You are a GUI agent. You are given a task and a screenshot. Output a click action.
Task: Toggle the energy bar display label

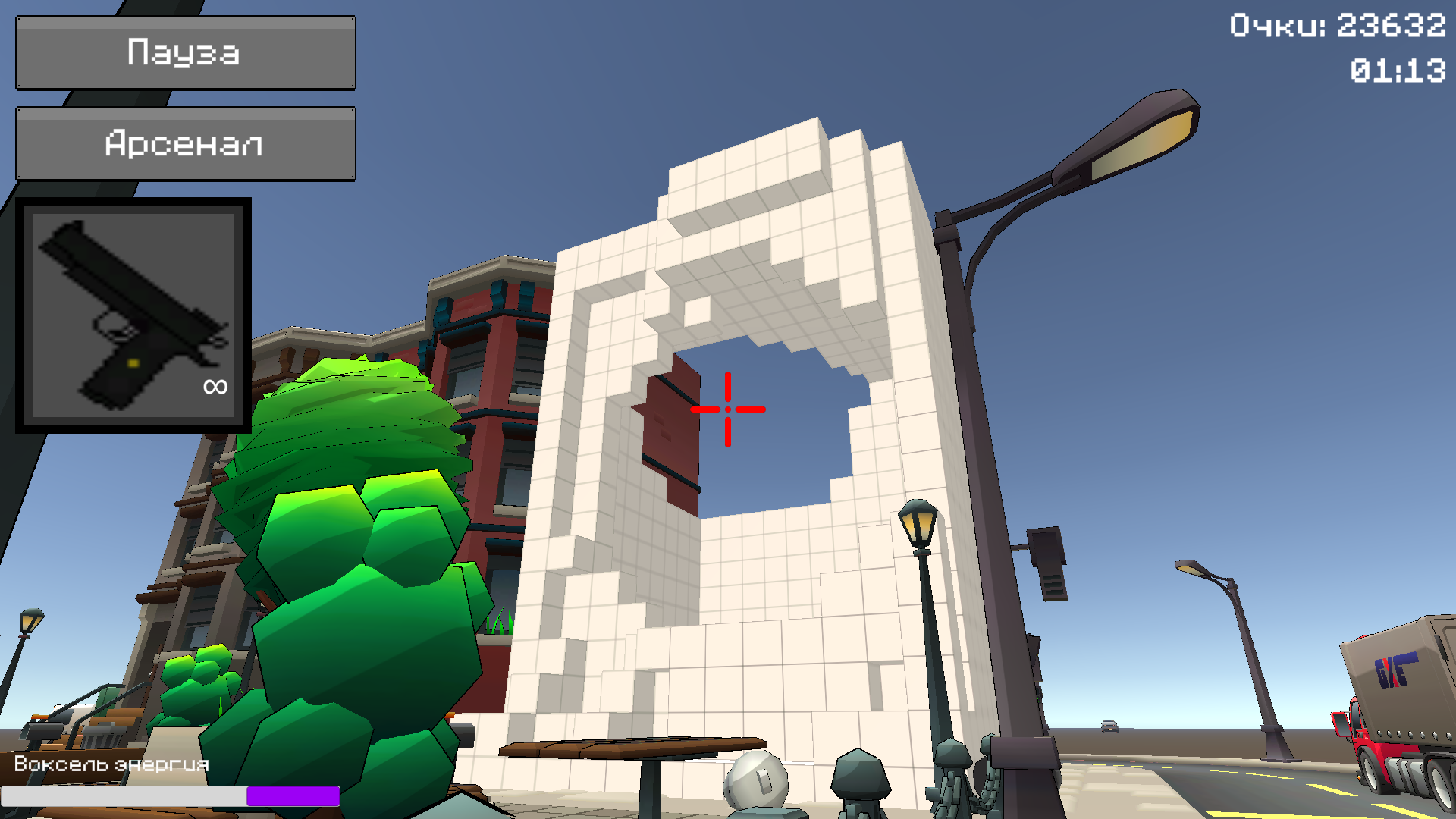coord(111,765)
